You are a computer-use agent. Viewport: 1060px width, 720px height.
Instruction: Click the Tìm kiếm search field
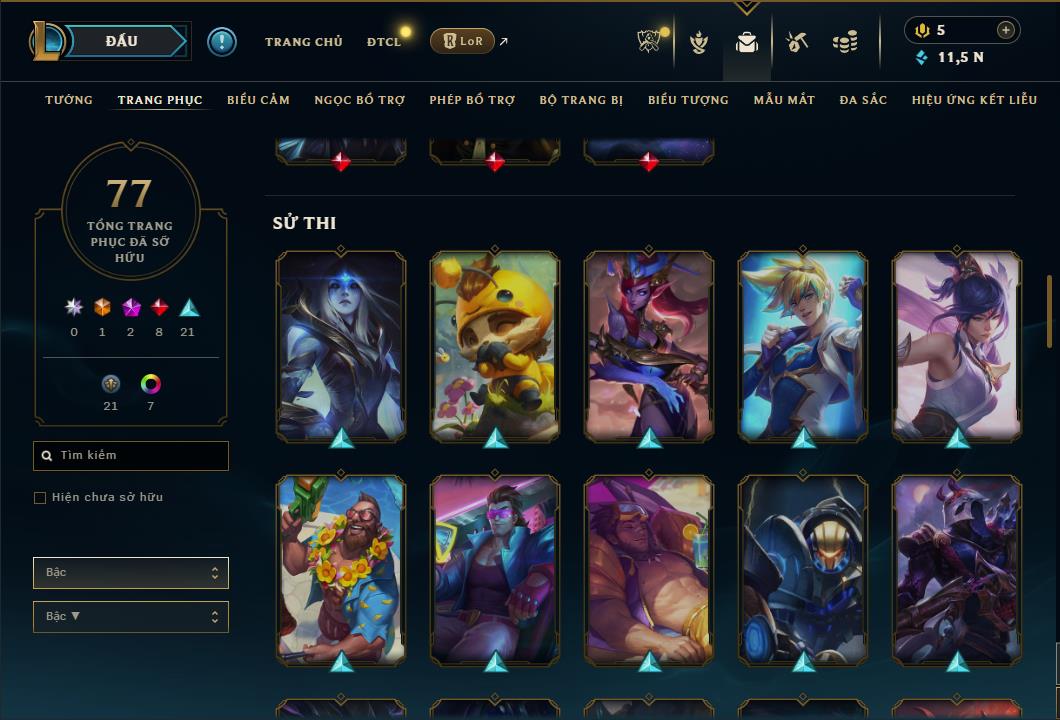[131, 456]
